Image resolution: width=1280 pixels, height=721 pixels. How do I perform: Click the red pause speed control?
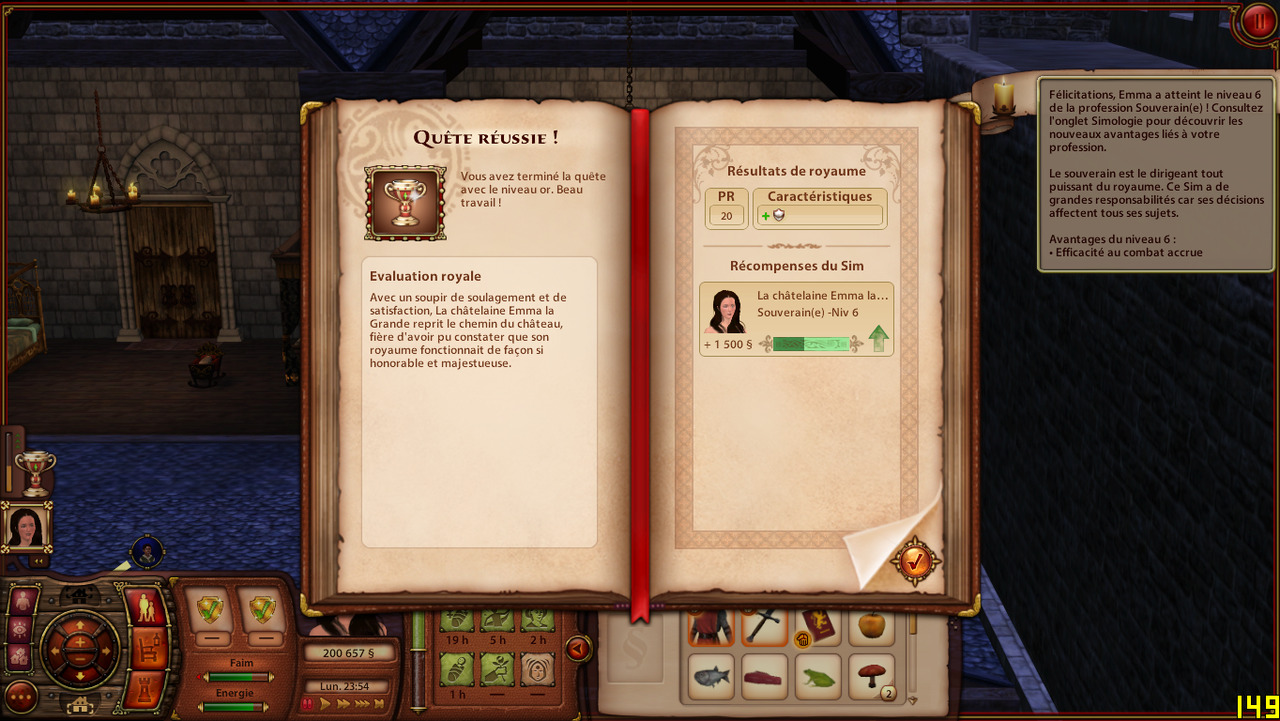click(x=309, y=704)
